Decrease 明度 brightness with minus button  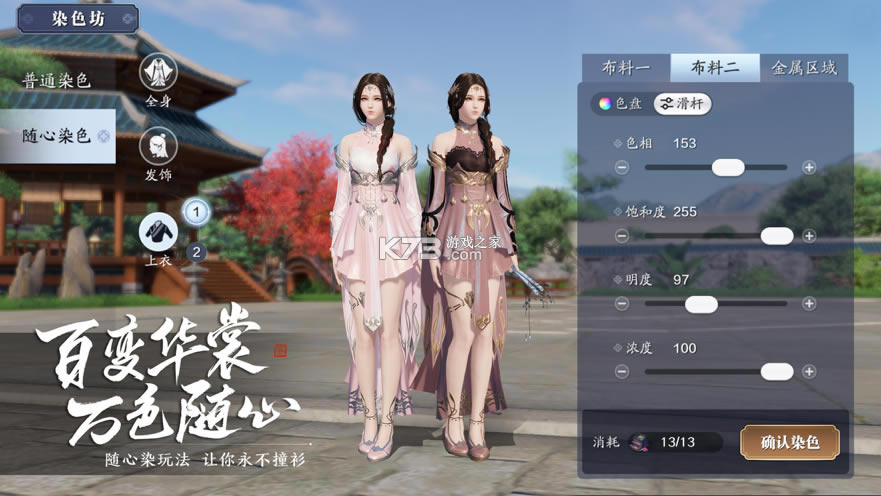tap(622, 304)
